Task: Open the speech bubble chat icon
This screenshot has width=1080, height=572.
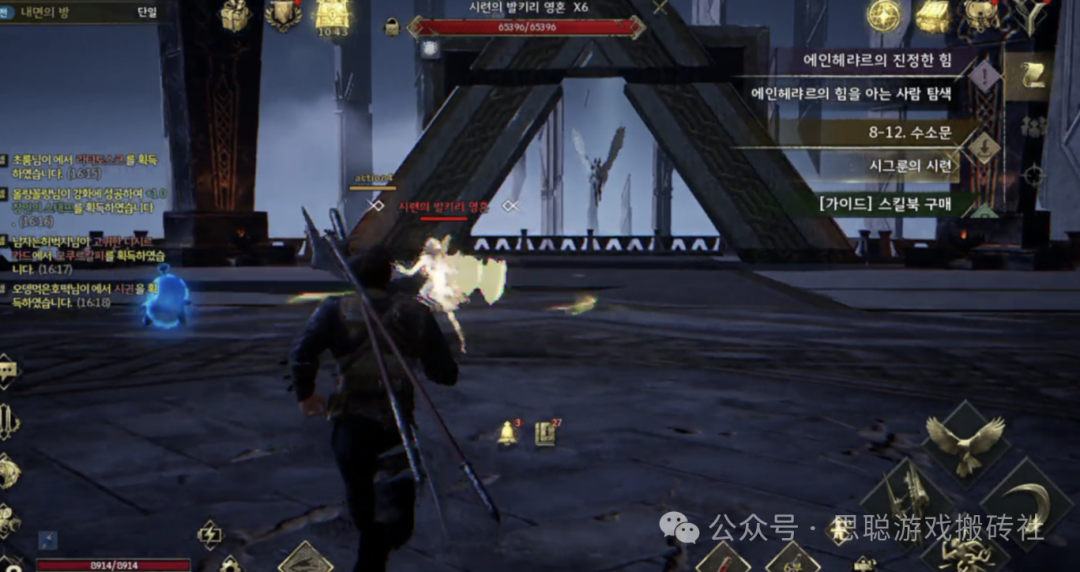Action: (x=9, y=373)
